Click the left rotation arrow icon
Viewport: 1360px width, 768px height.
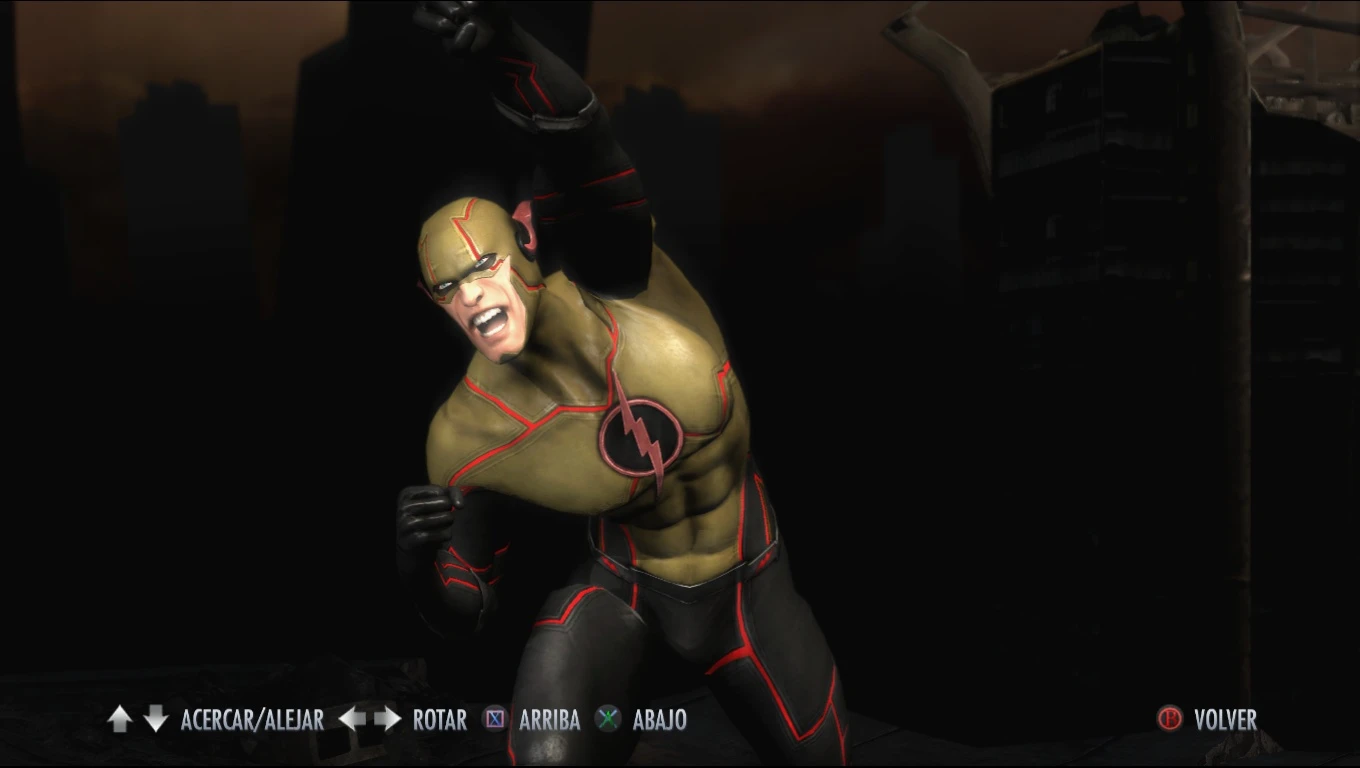point(352,719)
